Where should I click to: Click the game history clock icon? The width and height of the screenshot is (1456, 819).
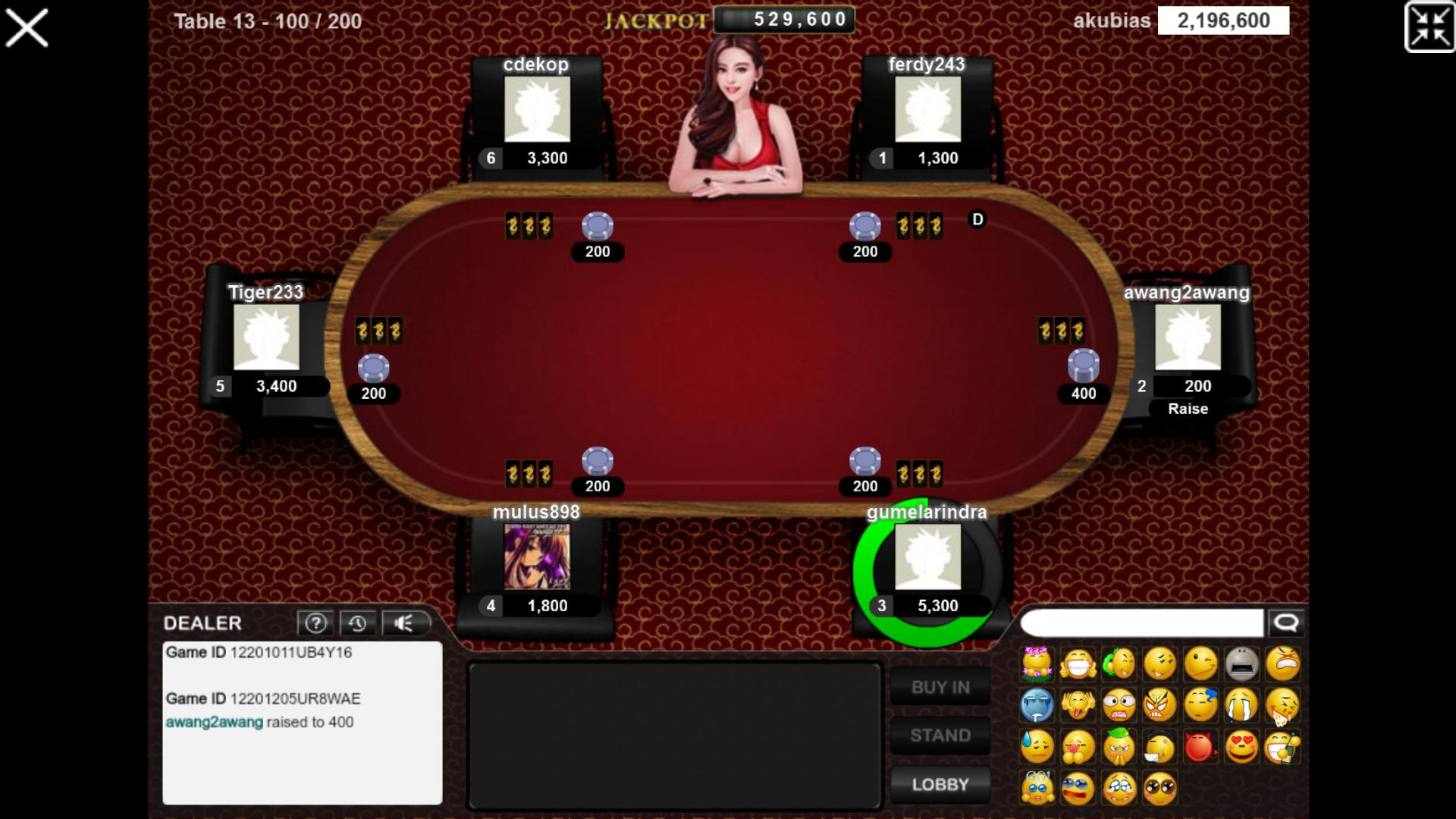coord(359,623)
